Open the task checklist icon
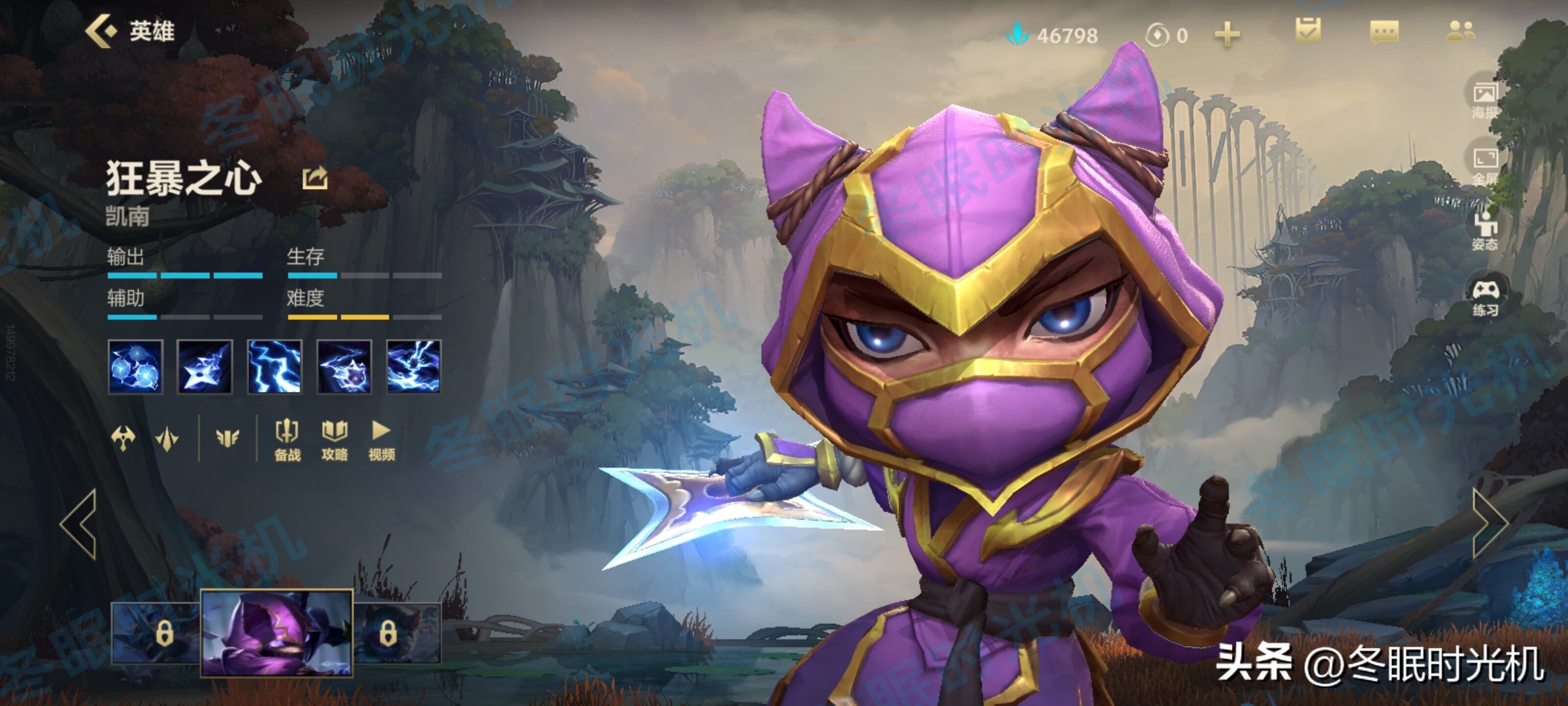The height and width of the screenshot is (706, 1568). (x=1307, y=30)
